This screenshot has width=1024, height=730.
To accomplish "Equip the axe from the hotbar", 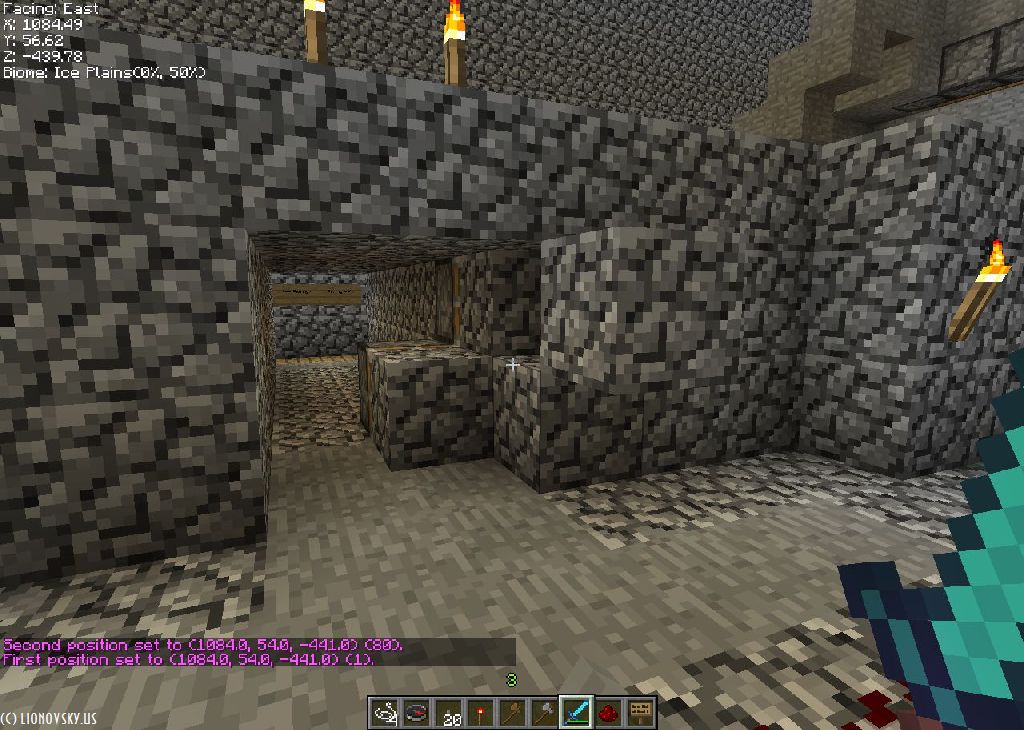I will pos(544,713).
